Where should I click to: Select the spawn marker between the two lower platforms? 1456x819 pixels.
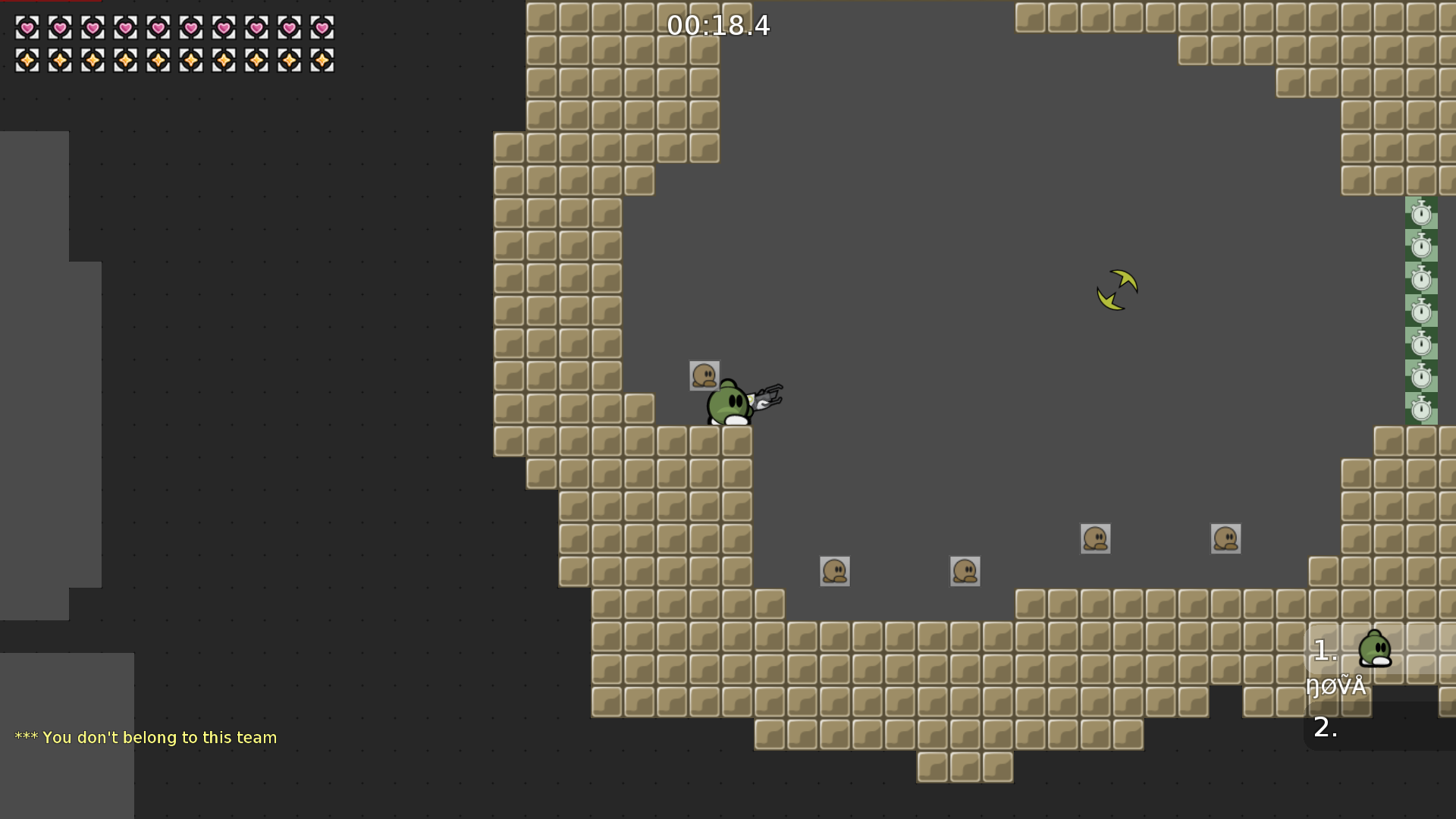[x=965, y=570]
